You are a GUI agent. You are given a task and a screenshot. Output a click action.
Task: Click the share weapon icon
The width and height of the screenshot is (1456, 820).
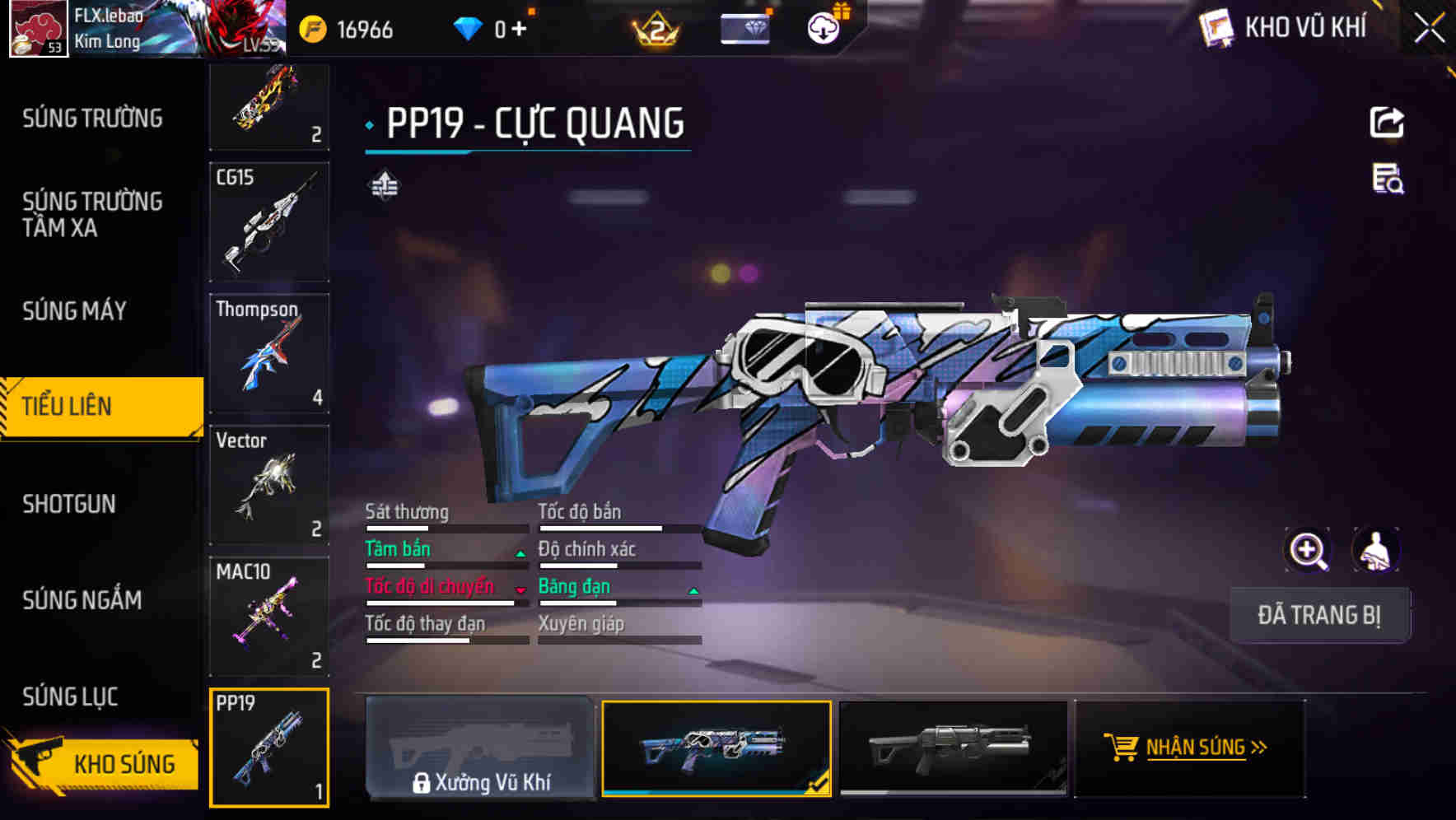click(x=1388, y=122)
